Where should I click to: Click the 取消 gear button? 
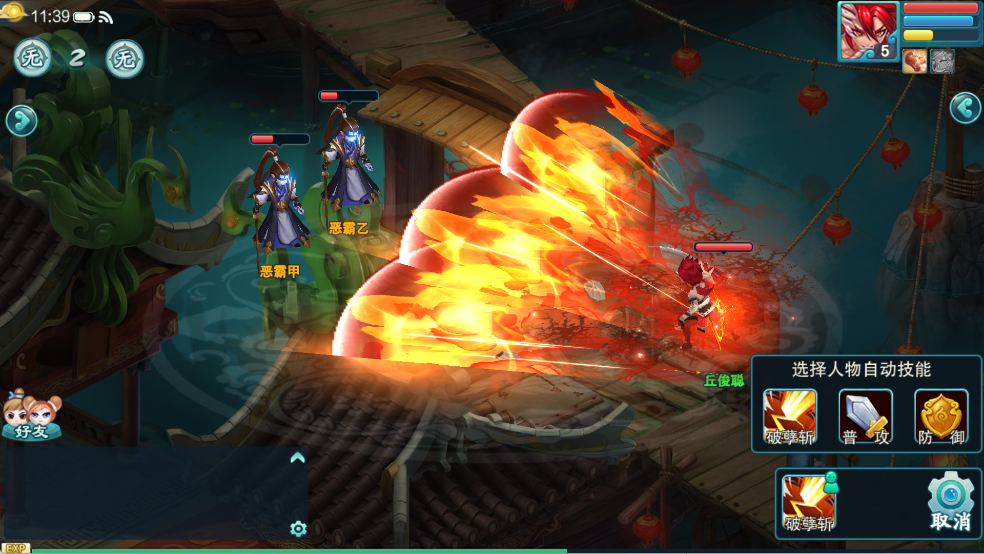[950, 502]
